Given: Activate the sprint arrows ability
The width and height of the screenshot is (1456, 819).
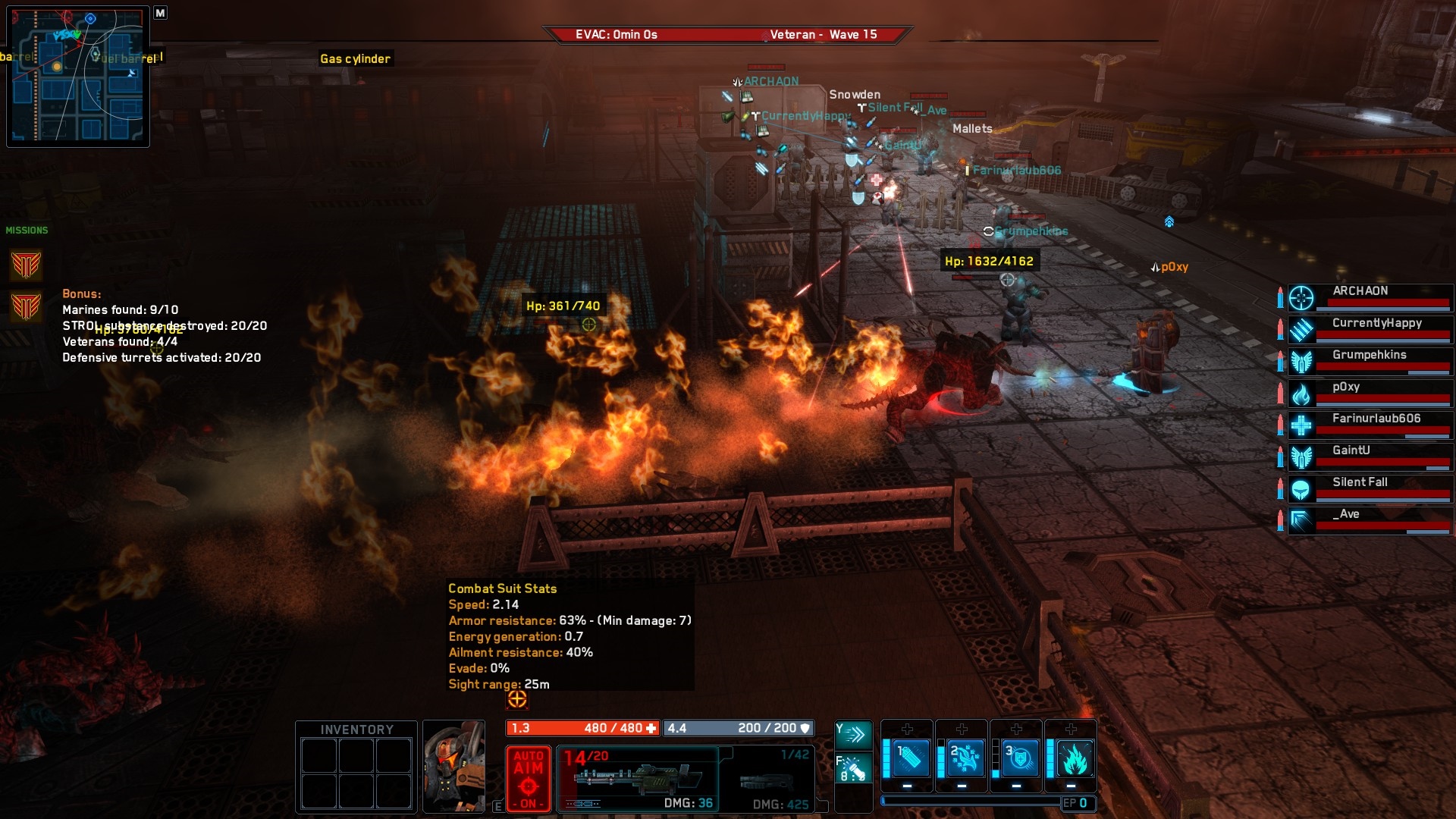Looking at the screenshot, I should (853, 734).
